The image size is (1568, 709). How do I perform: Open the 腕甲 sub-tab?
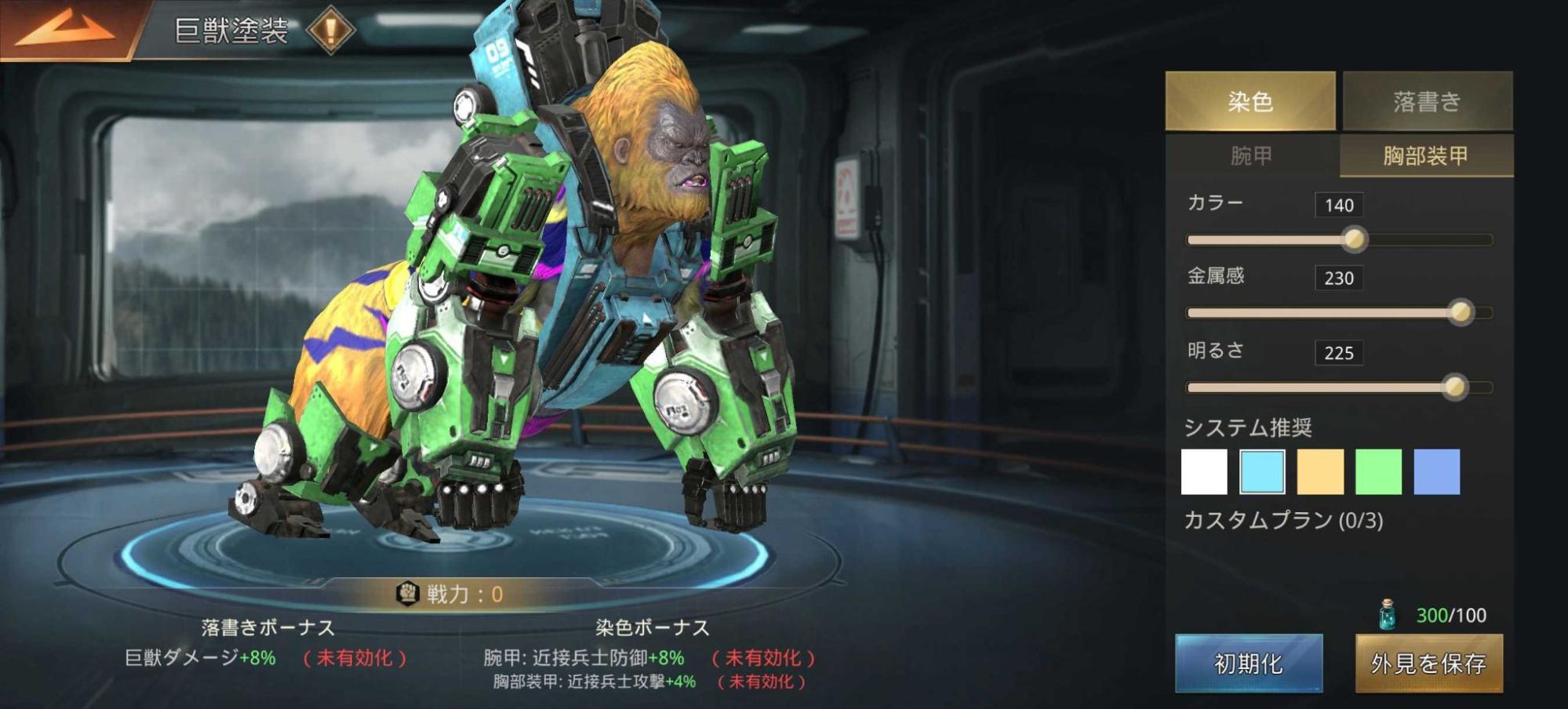click(x=1249, y=155)
